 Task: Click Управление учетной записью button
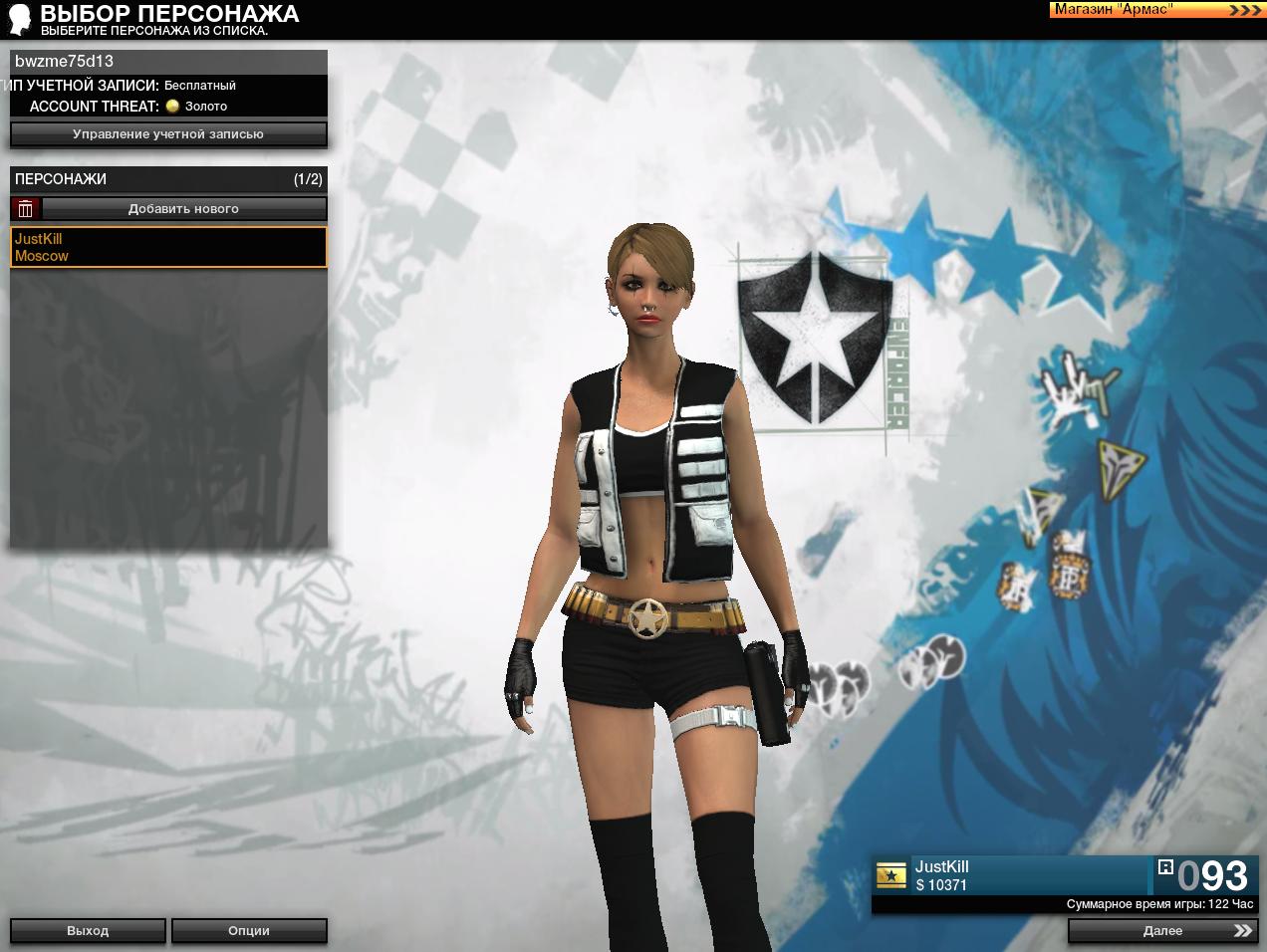[168, 134]
